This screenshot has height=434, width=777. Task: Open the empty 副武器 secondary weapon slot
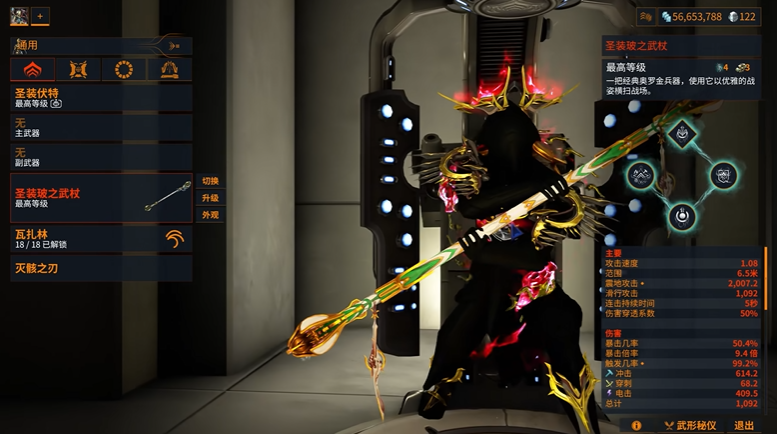coord(100,157)
